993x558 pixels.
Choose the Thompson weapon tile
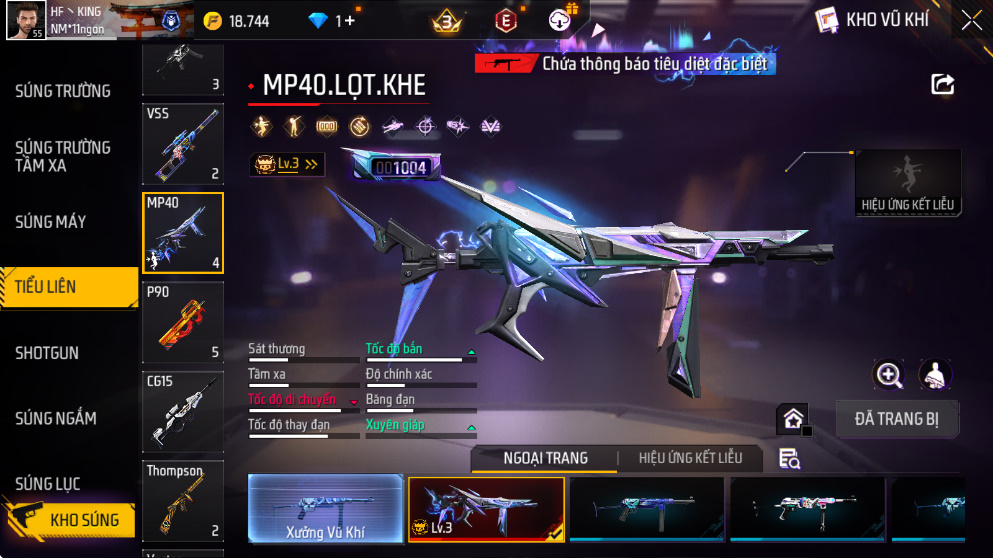click(183, 500)
